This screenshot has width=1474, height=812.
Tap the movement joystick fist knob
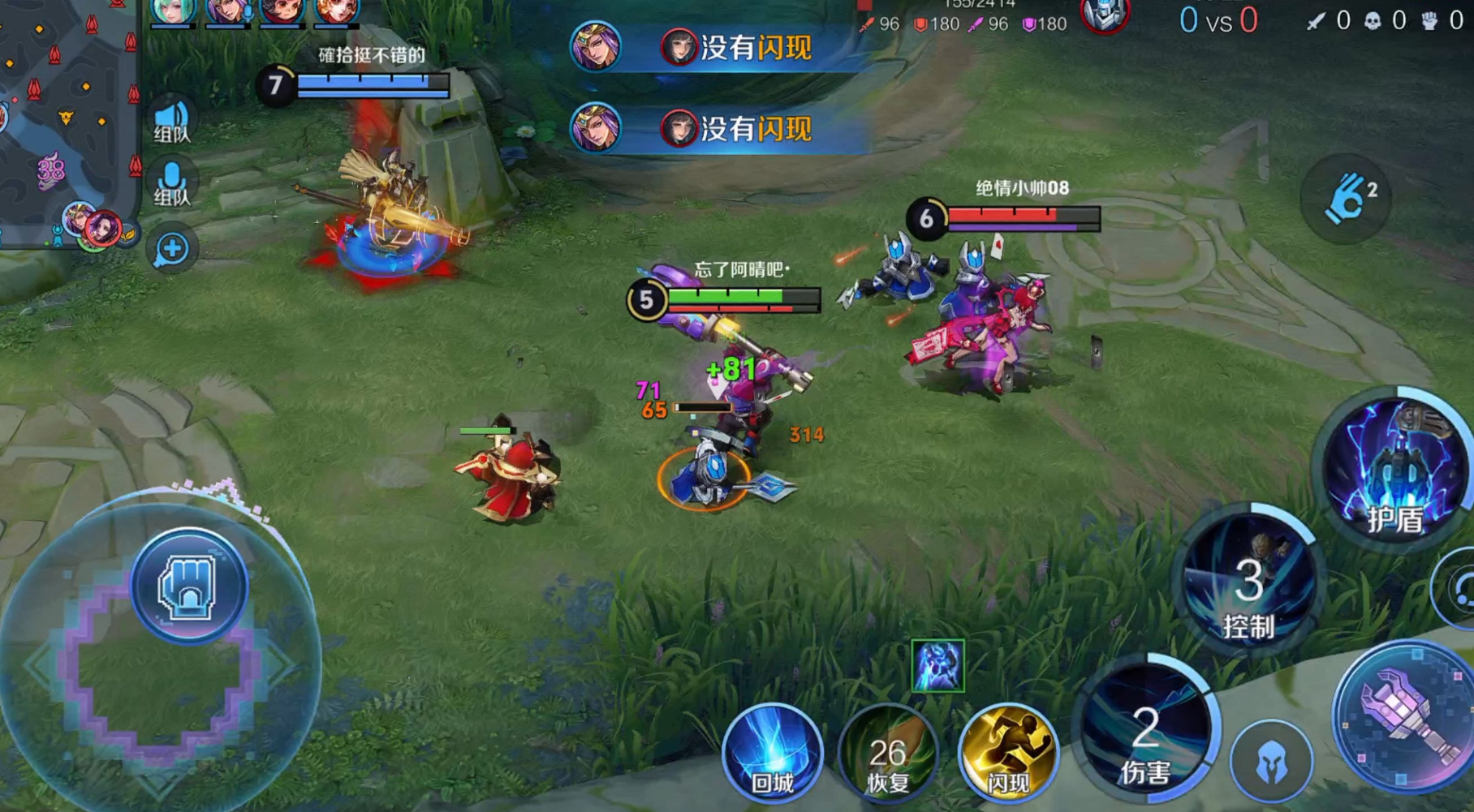pos(189,586)
